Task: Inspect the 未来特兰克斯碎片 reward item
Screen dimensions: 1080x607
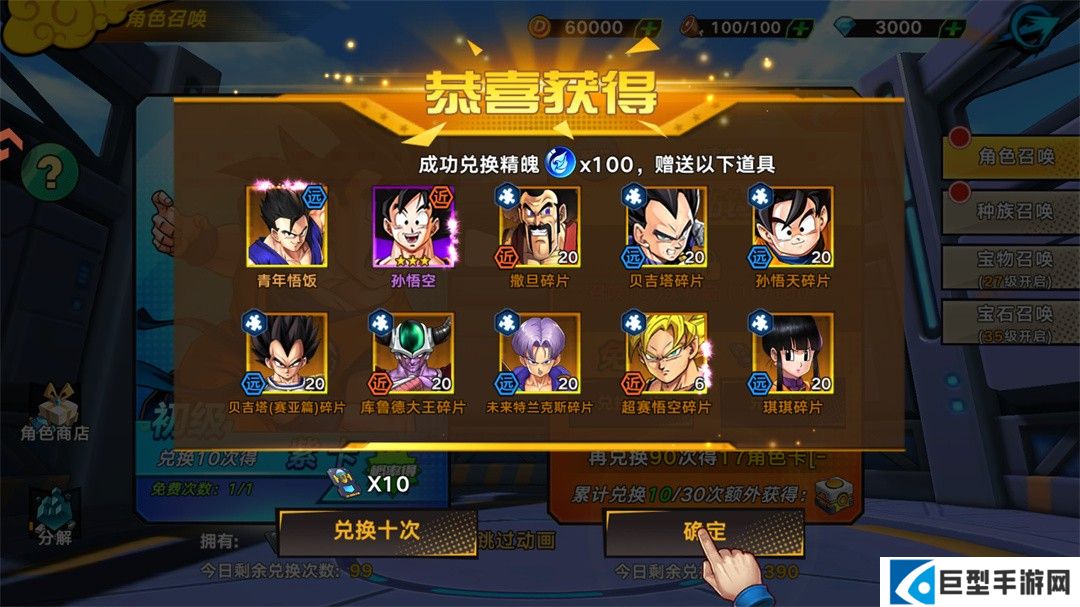Action: coord(539,353)
